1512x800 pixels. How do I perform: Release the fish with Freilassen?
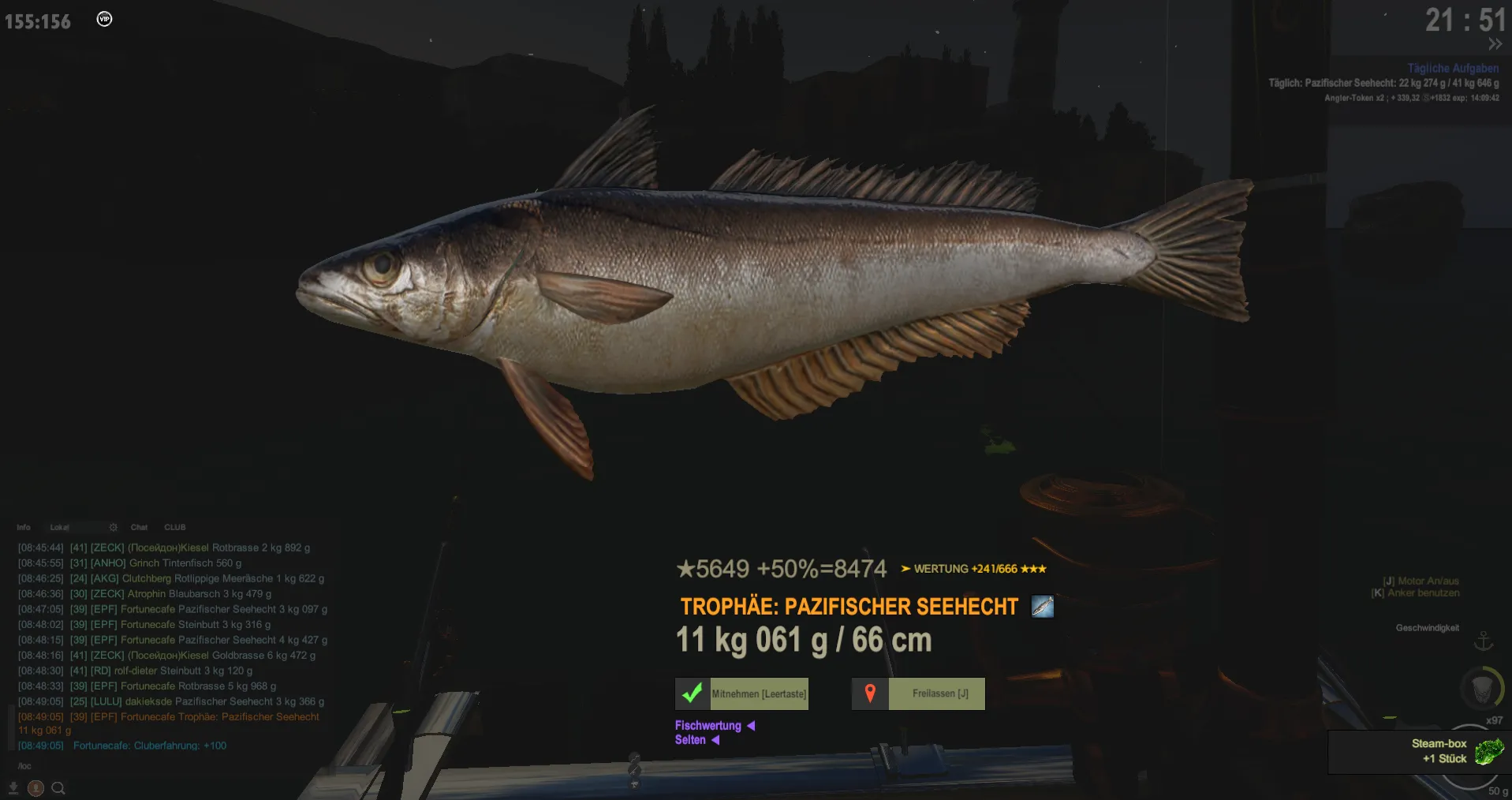[919, 694]
